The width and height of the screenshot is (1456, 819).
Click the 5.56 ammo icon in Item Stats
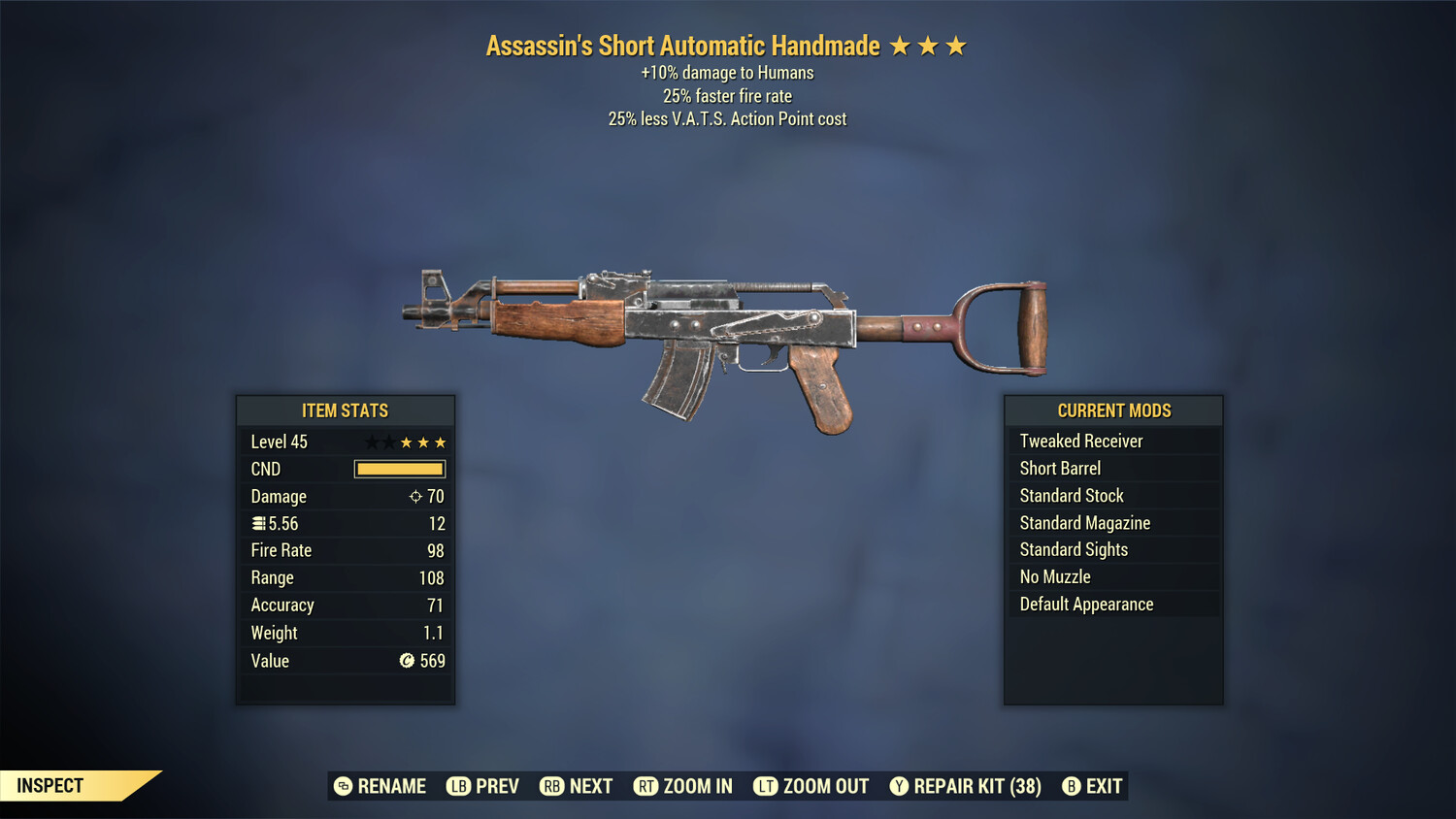pos(258,523)
